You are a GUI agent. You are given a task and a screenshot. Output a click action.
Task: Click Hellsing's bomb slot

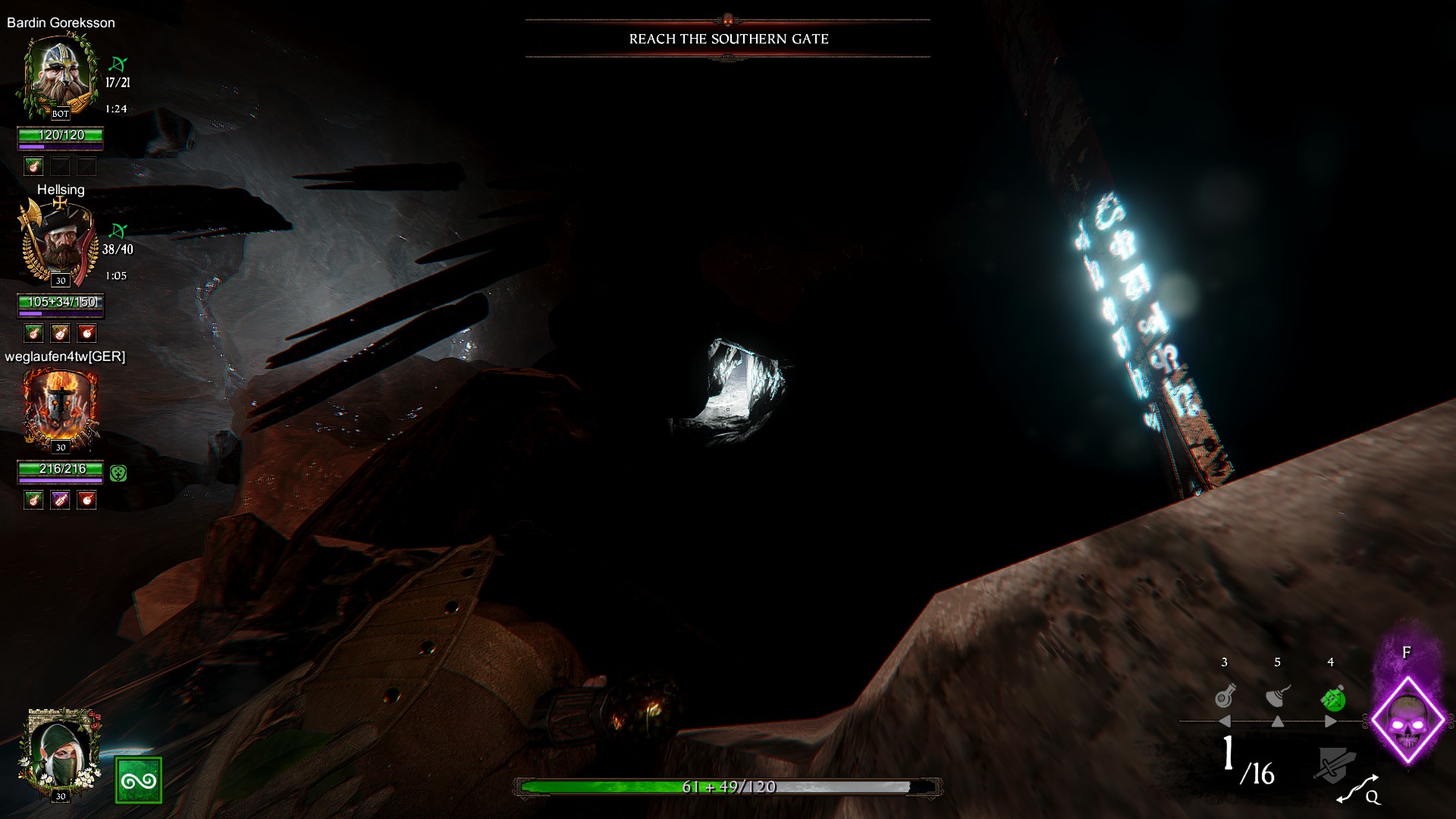(x=87, y=333)
